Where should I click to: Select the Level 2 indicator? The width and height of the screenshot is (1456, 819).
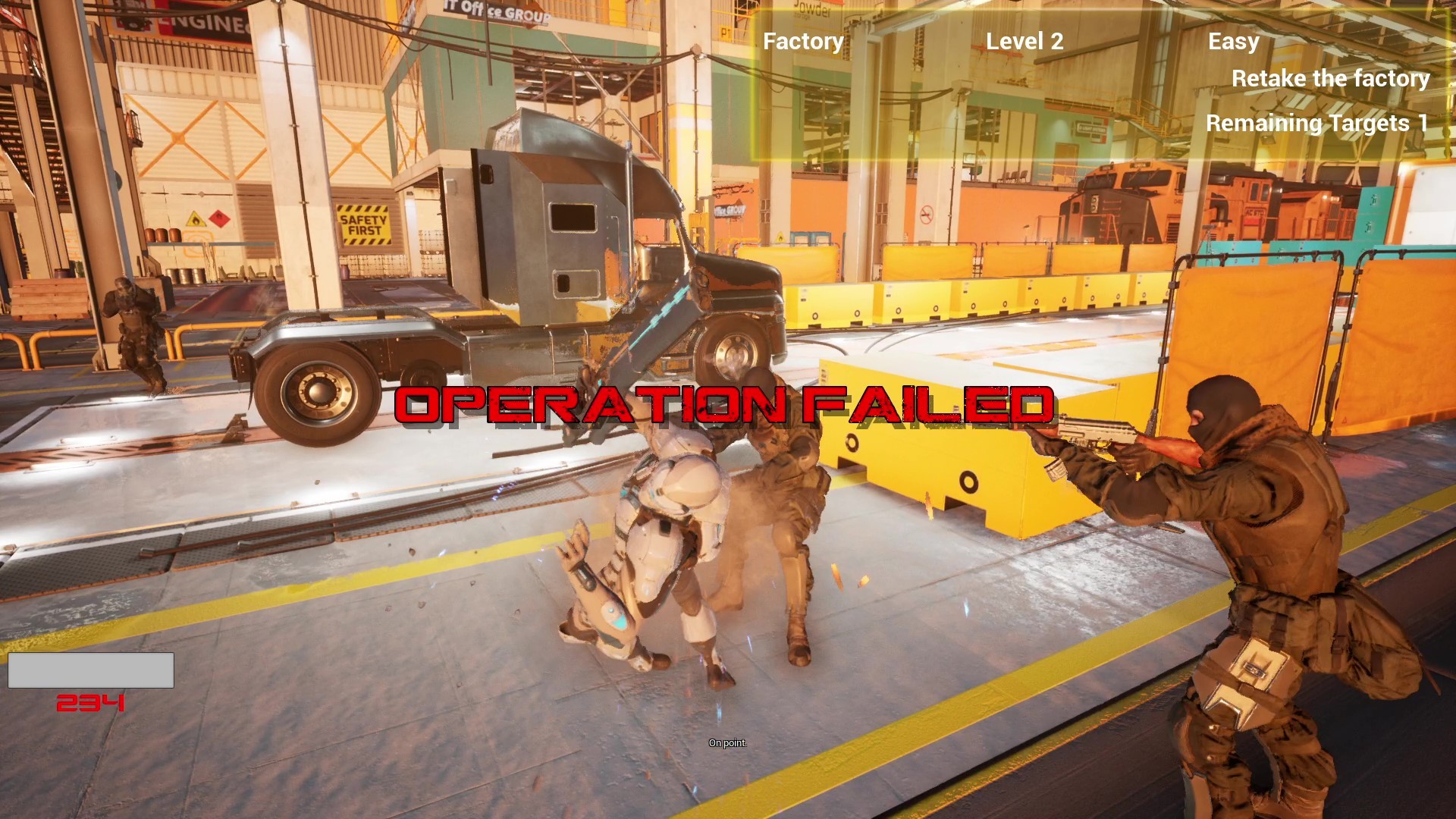pyautogui.click(x=1025, y=41)
